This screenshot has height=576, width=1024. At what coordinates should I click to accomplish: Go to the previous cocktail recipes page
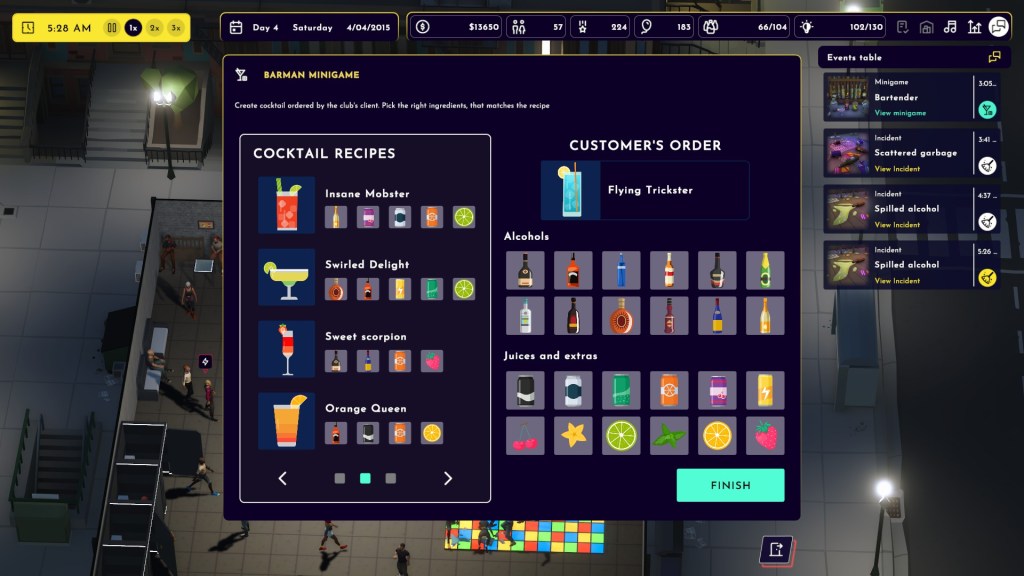point(283,479)
